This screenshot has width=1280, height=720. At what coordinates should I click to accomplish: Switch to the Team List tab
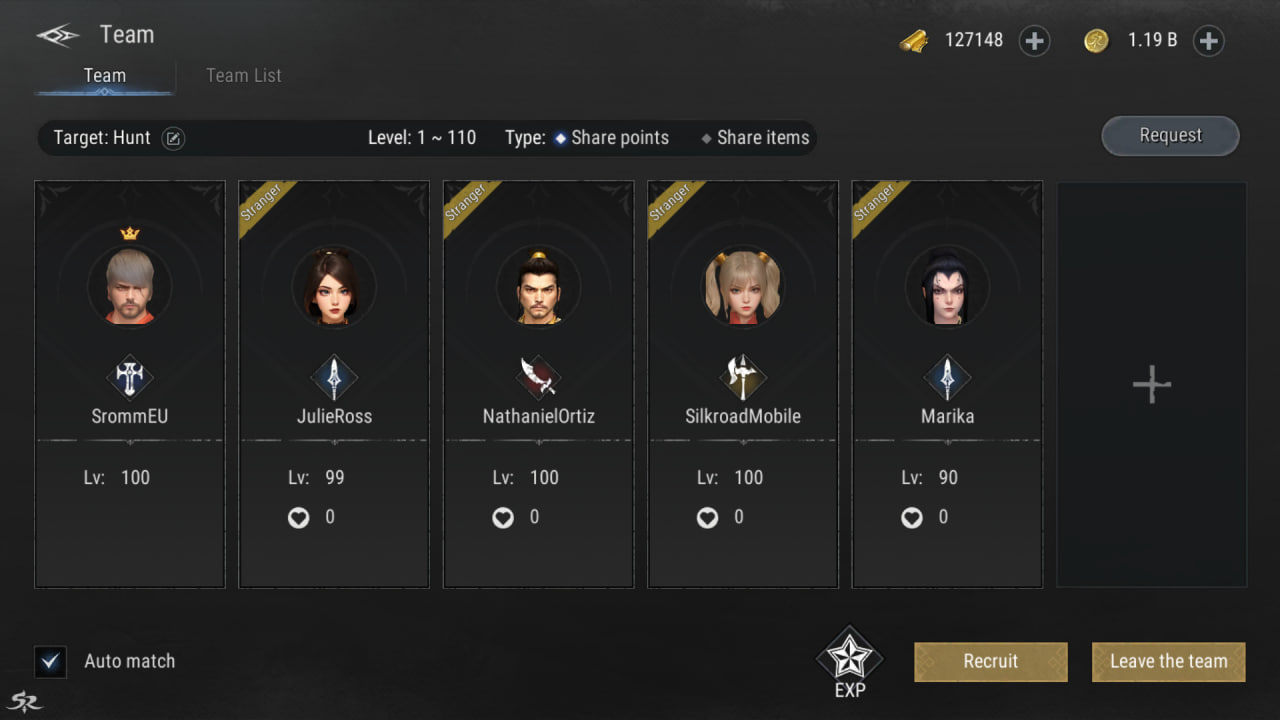coord(243,76)
